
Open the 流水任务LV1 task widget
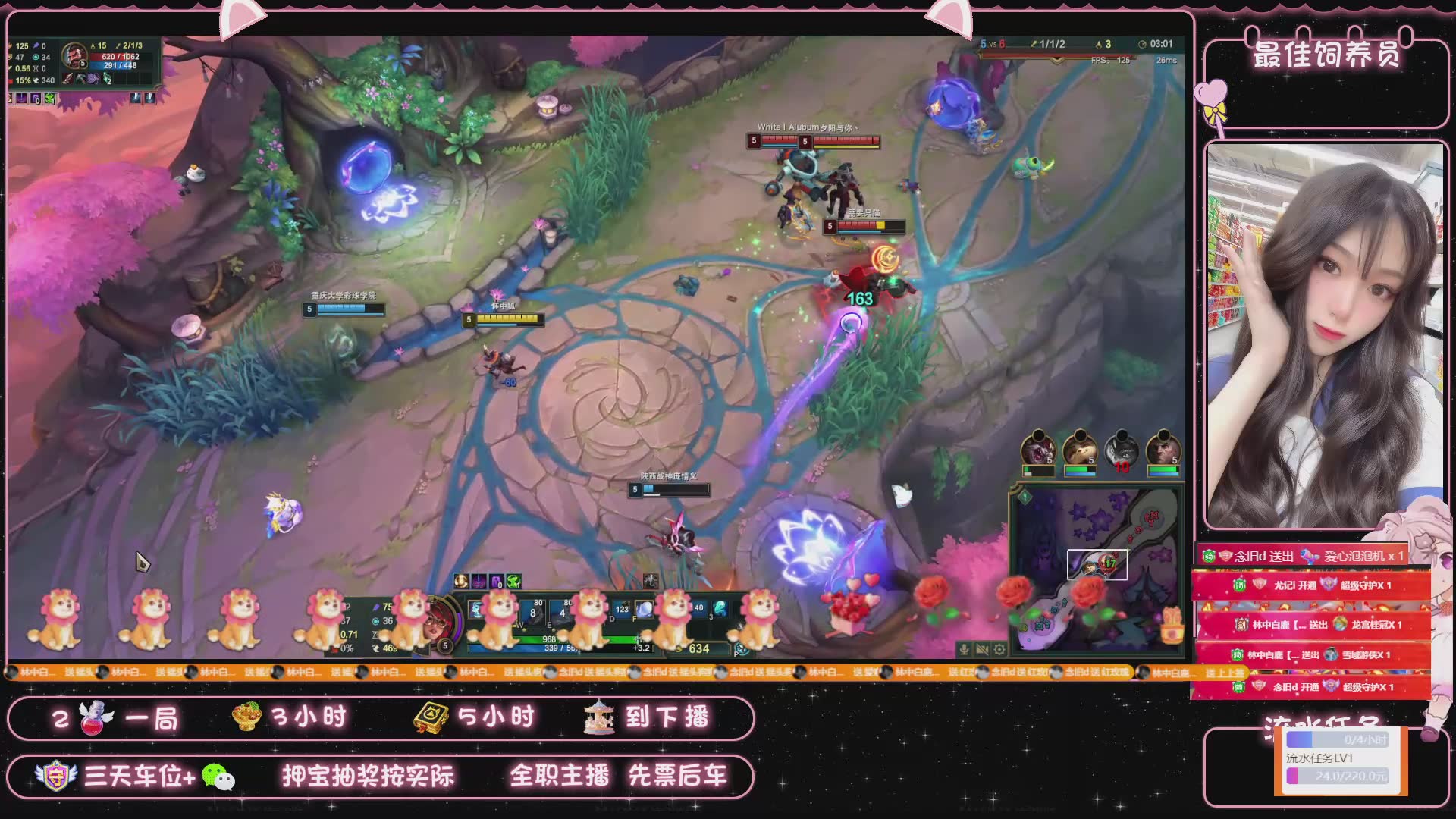(1340, 758)
